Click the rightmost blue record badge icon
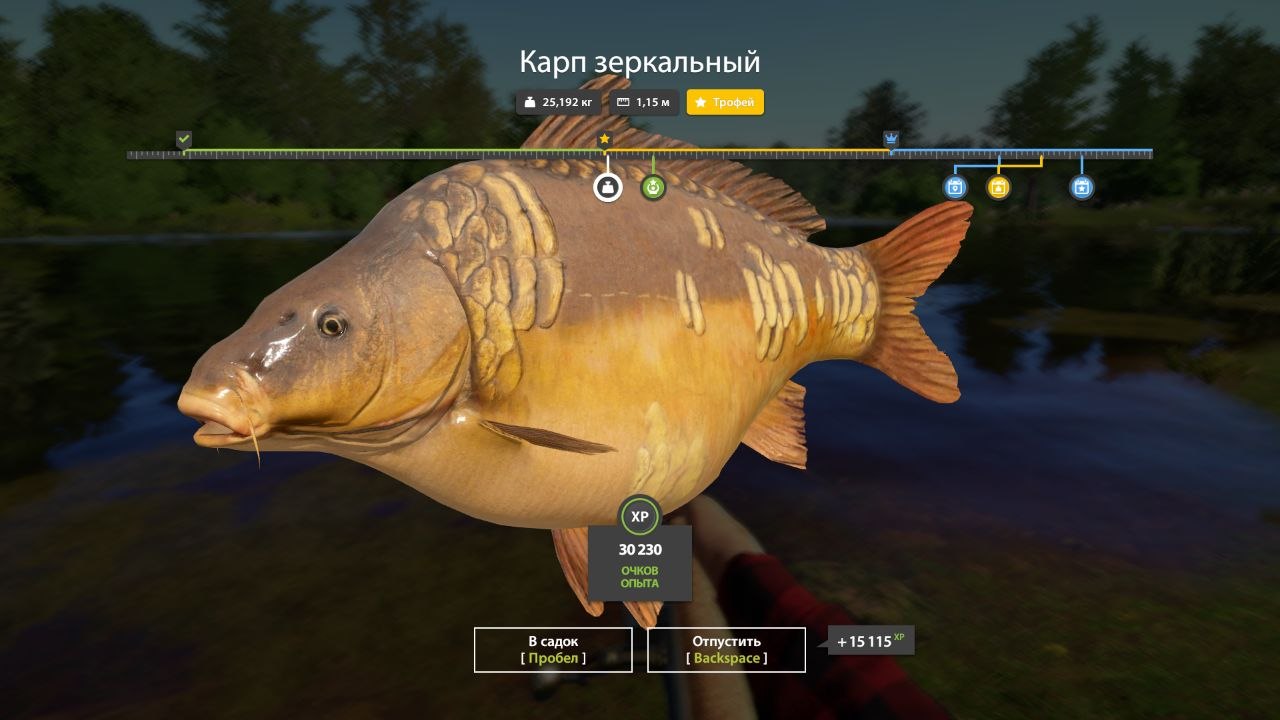The height and width of the screenshot is (720, 1280). point(1080,186)
